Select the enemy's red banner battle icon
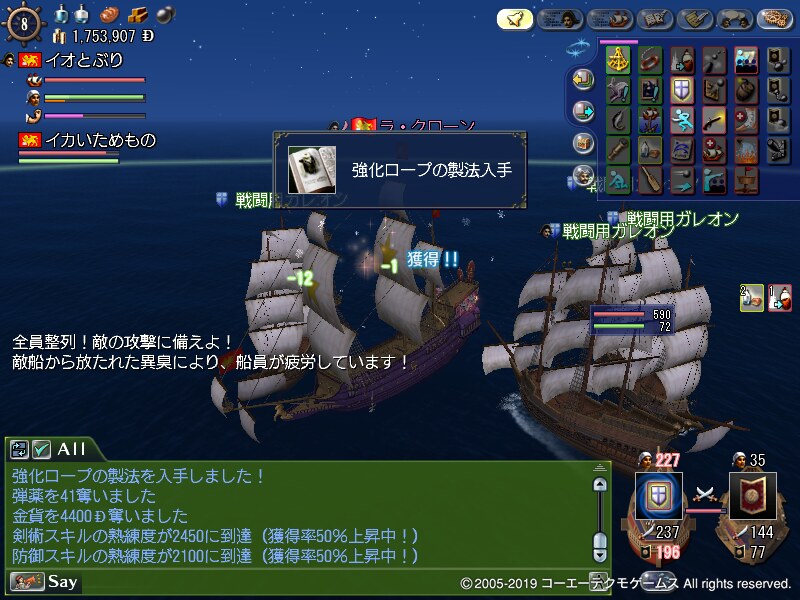This screenshot has height=600, width=800. click(x=752, y=496)
